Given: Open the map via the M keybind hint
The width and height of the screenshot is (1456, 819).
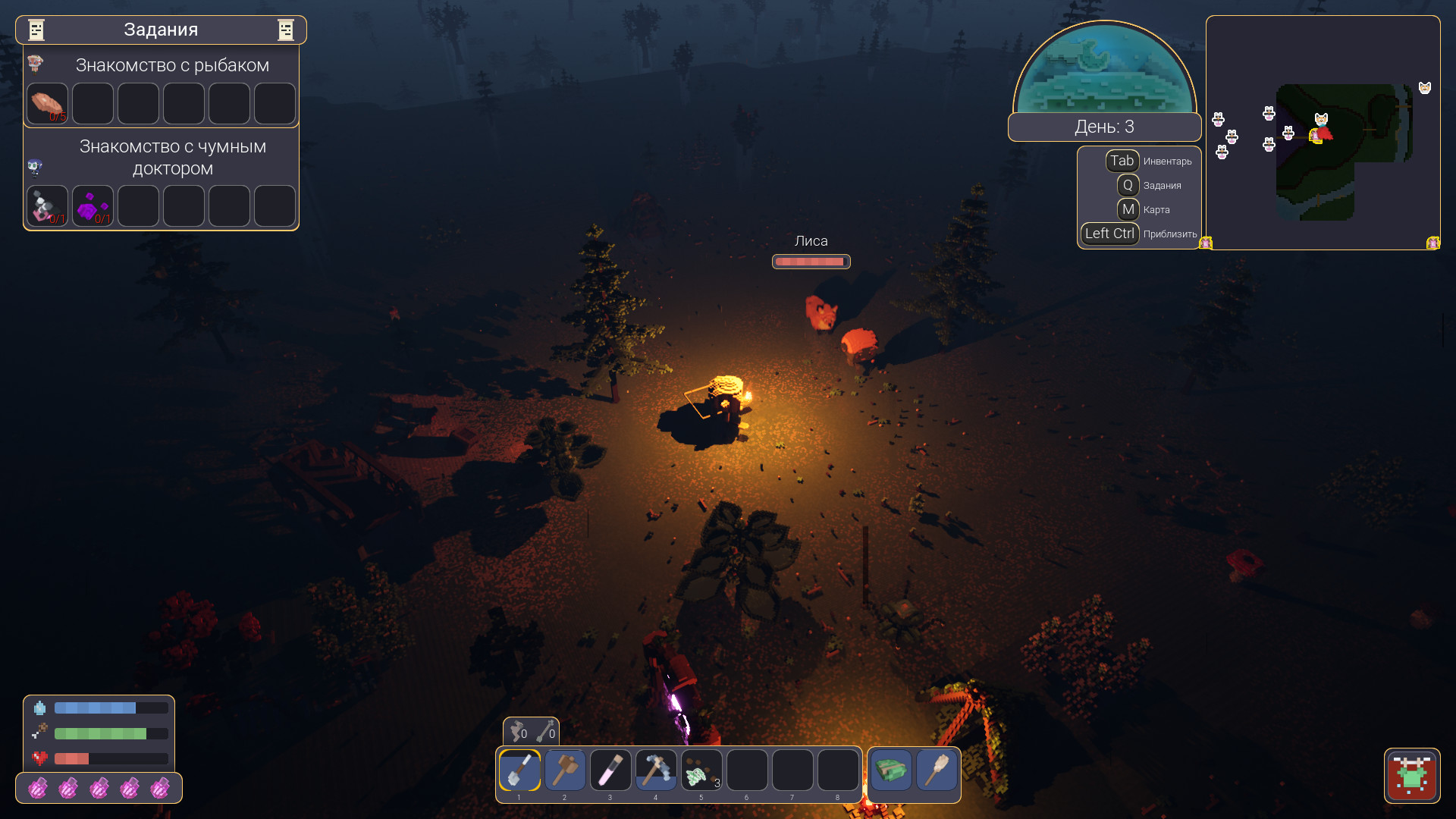Looking at the screenshot, I should (1129, 209).
